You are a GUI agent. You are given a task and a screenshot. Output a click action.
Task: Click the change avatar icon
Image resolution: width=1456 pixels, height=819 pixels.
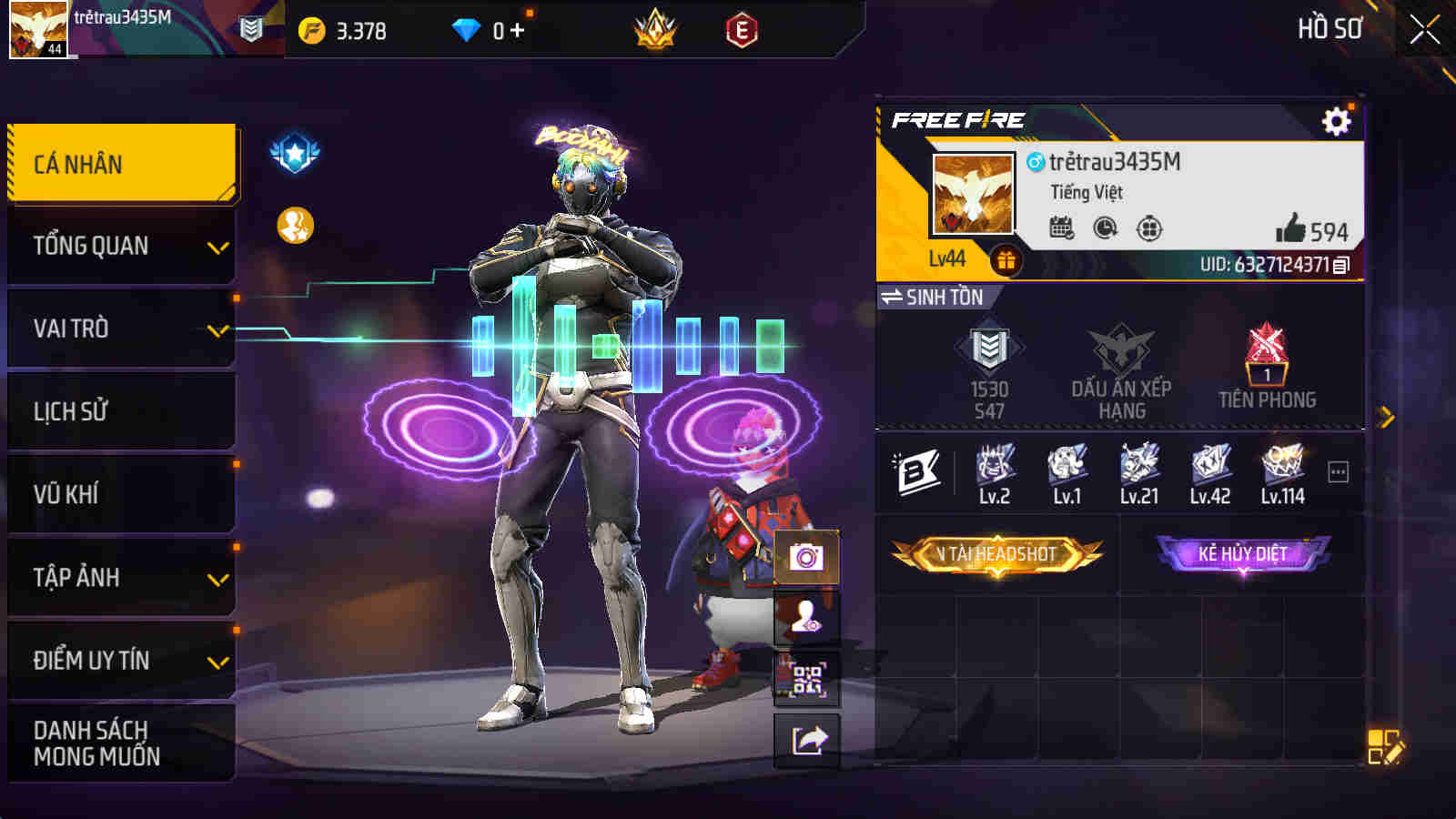click(x=804, y=619)
